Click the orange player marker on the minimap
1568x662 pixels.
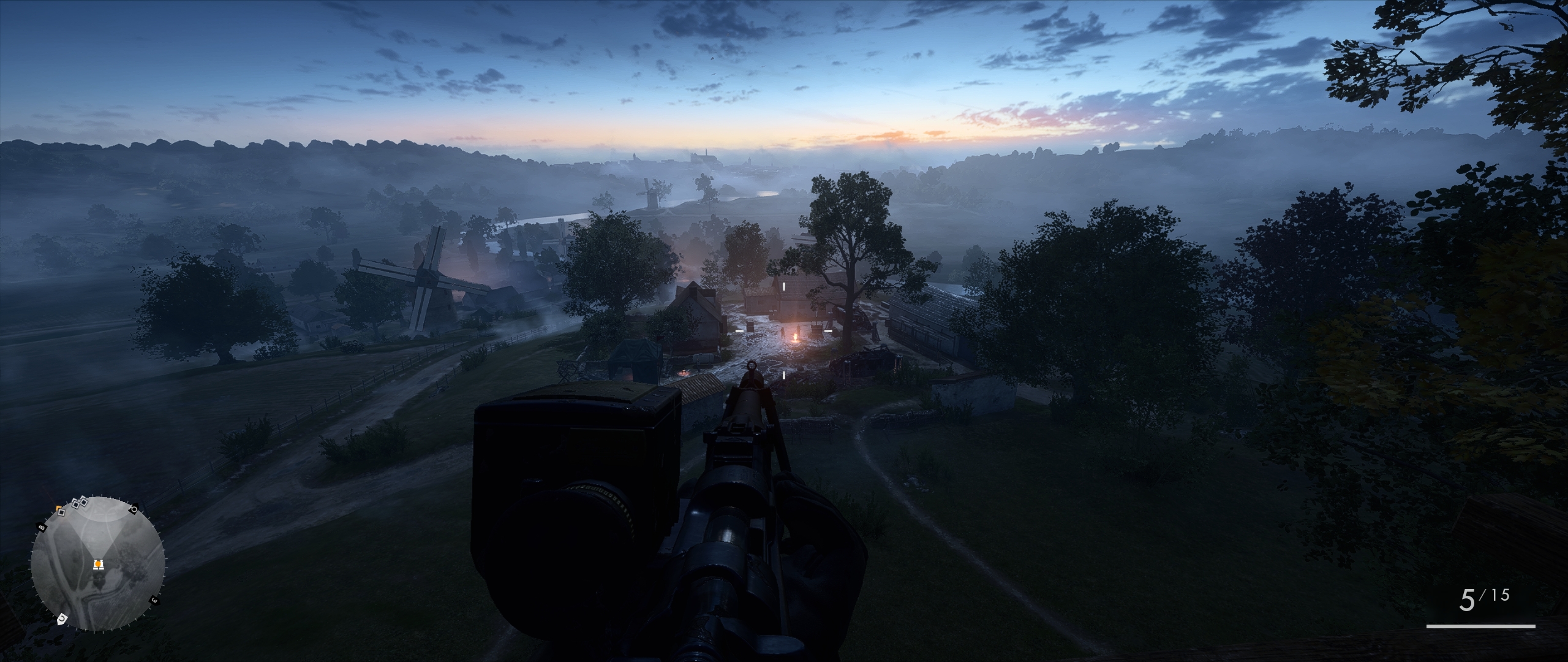tap(97, 565)
